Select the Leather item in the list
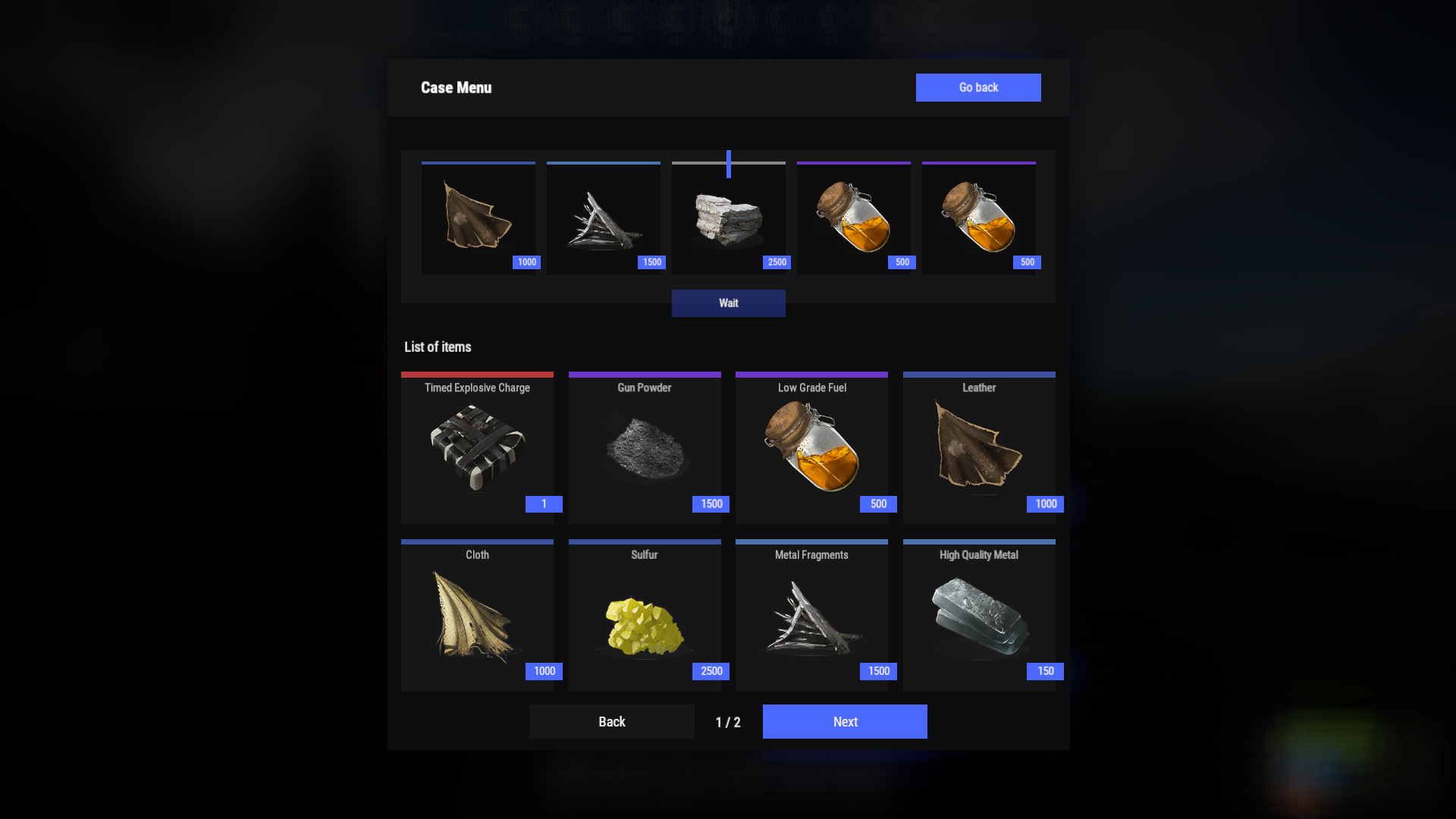Image resolution: width=1456 pixels, height=819 pixels. [x=978, y=447]
